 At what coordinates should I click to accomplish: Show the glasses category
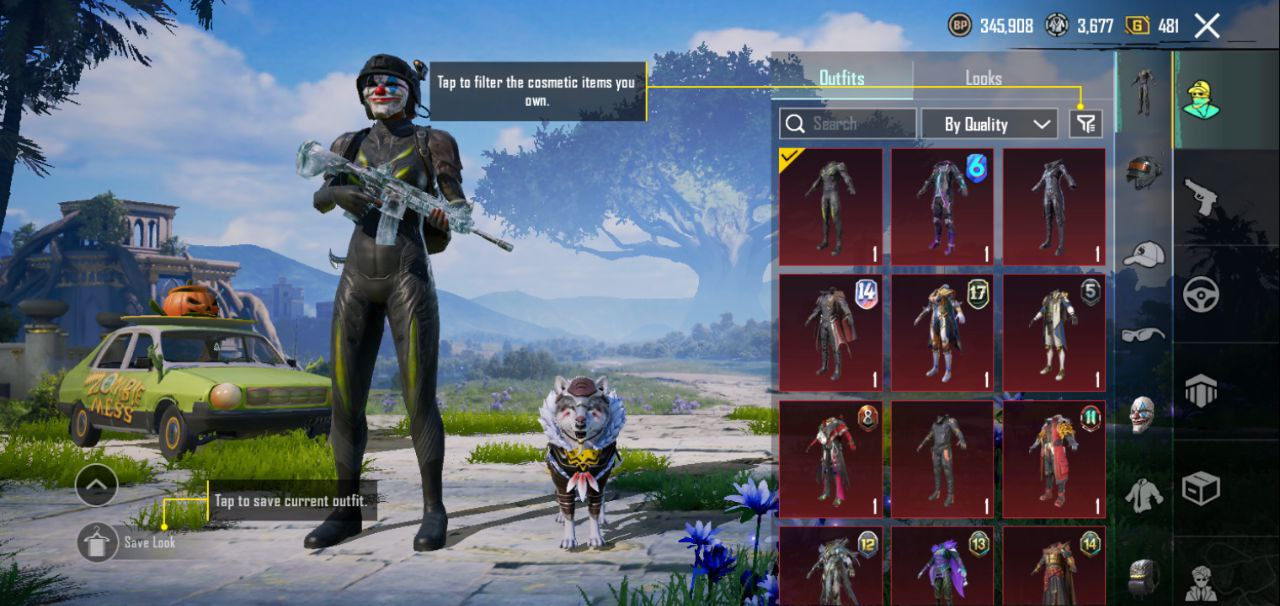point(1143,334)
